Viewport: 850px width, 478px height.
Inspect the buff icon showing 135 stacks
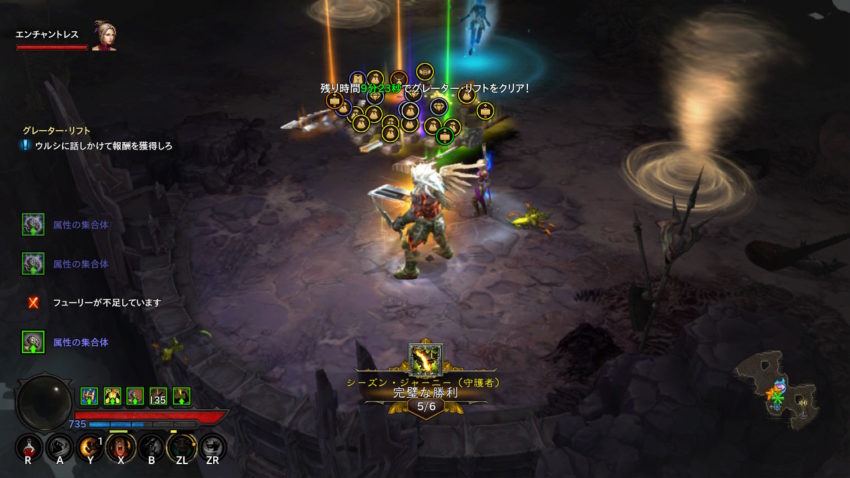pos(157,396)
